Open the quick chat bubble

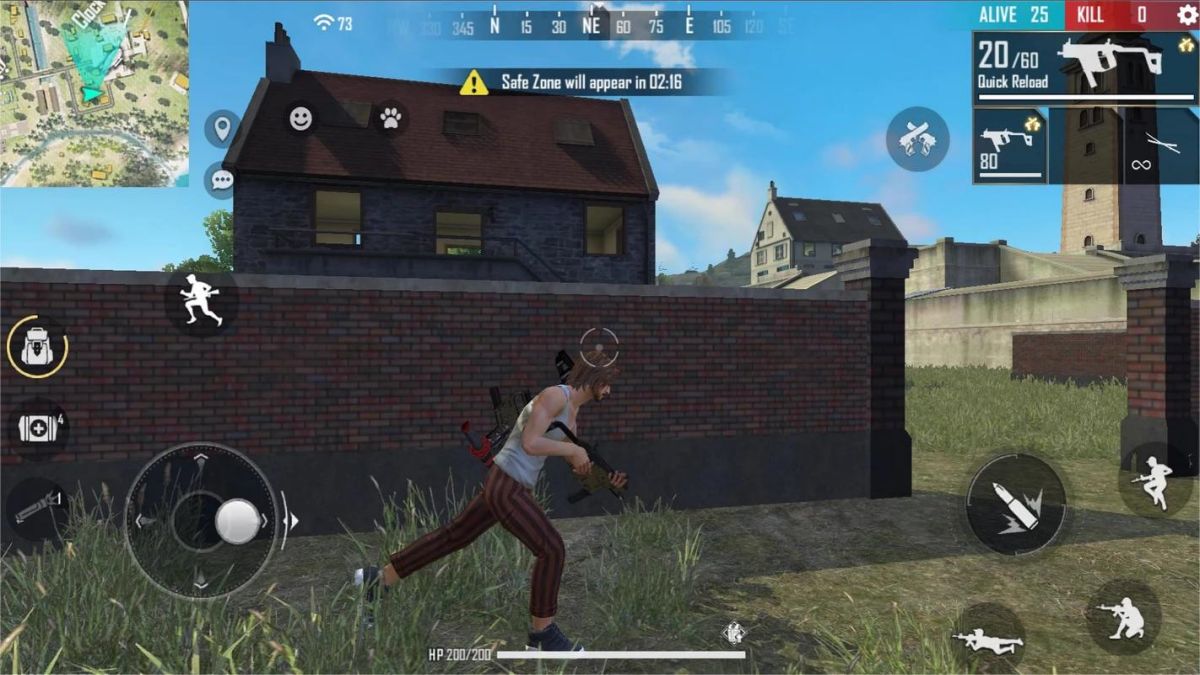tap(221, 180)
